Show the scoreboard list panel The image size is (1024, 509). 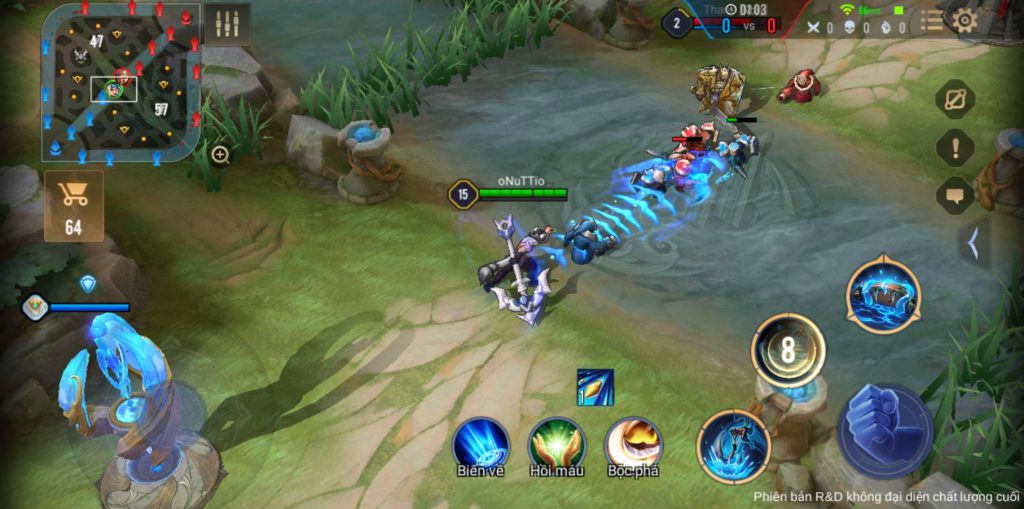tap(932, 21)
